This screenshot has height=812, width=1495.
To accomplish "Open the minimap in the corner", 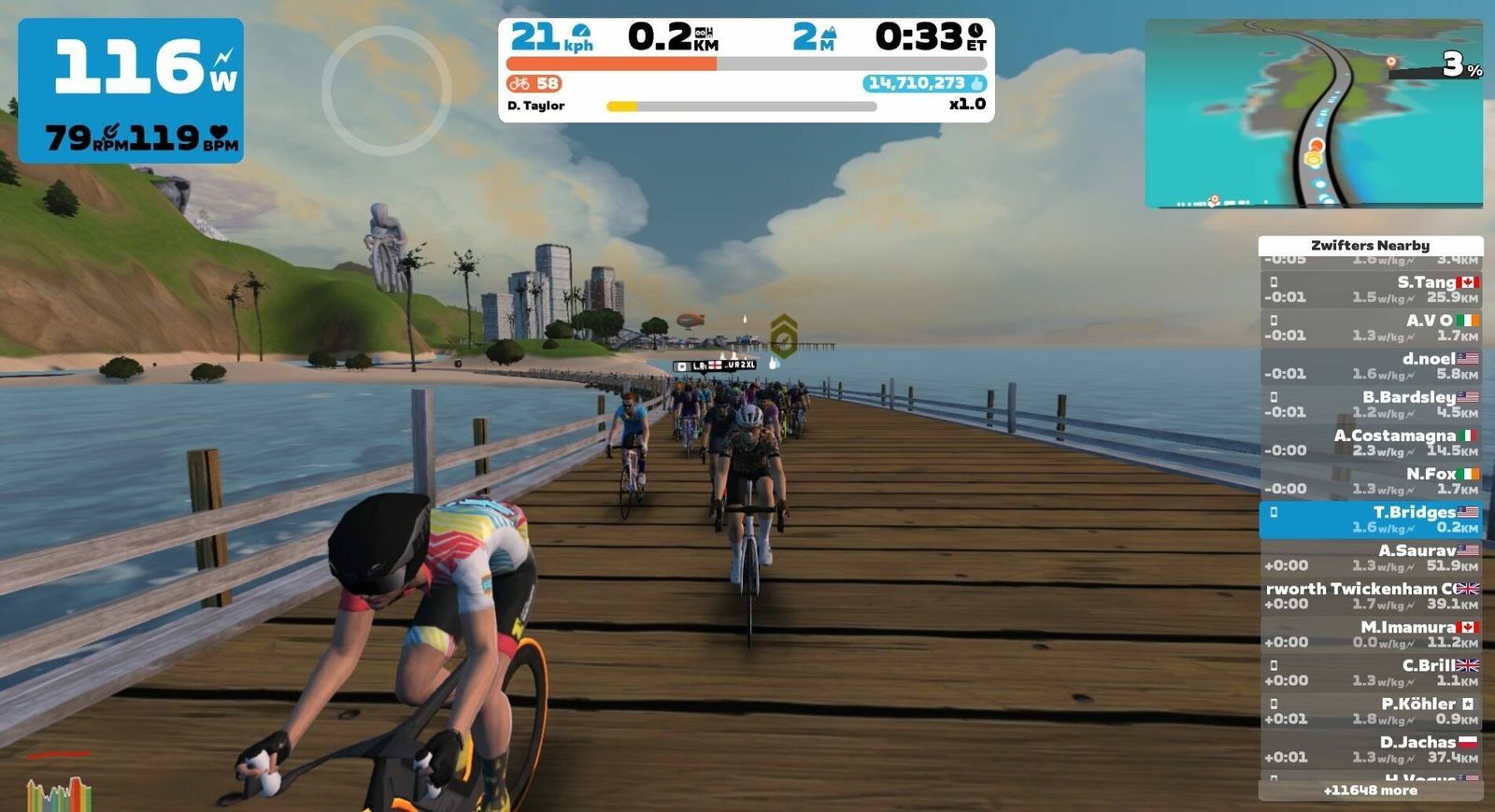I will [x=1313, y=113].
